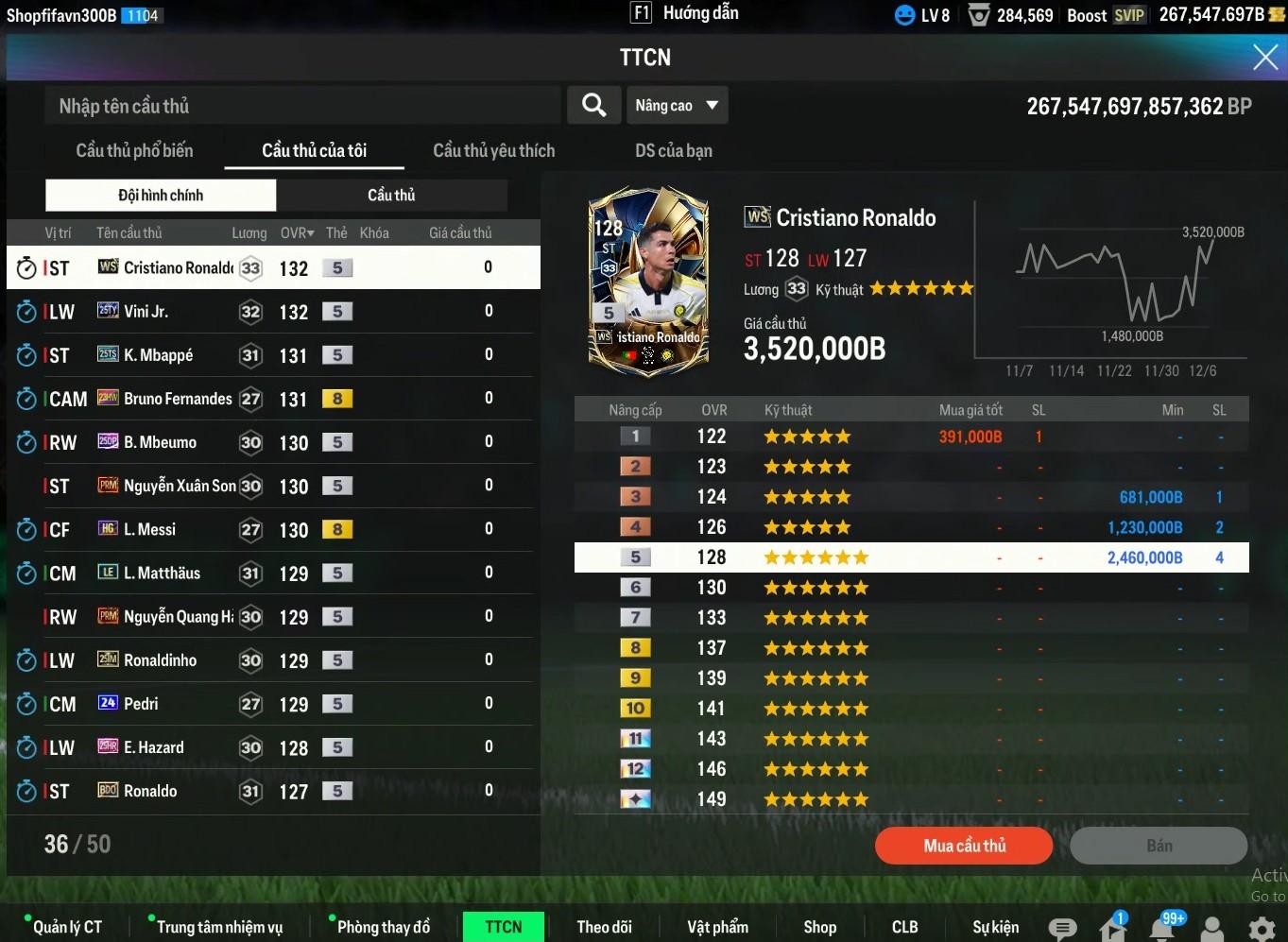1288x942 pixels.
Task: Click the player name search field
Action: [302, 106]
